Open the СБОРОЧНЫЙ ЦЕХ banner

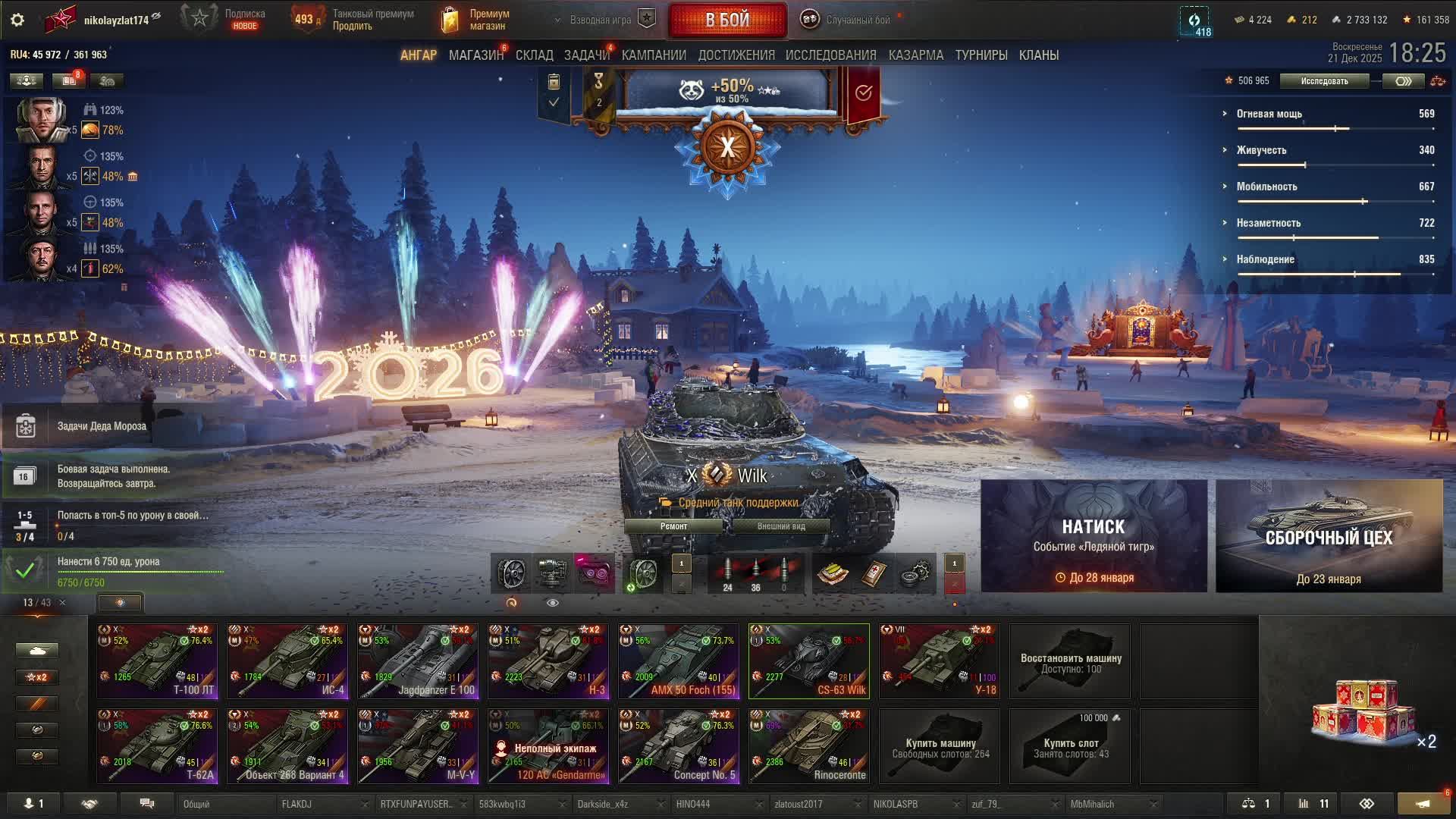click(x=1329, y=536)
